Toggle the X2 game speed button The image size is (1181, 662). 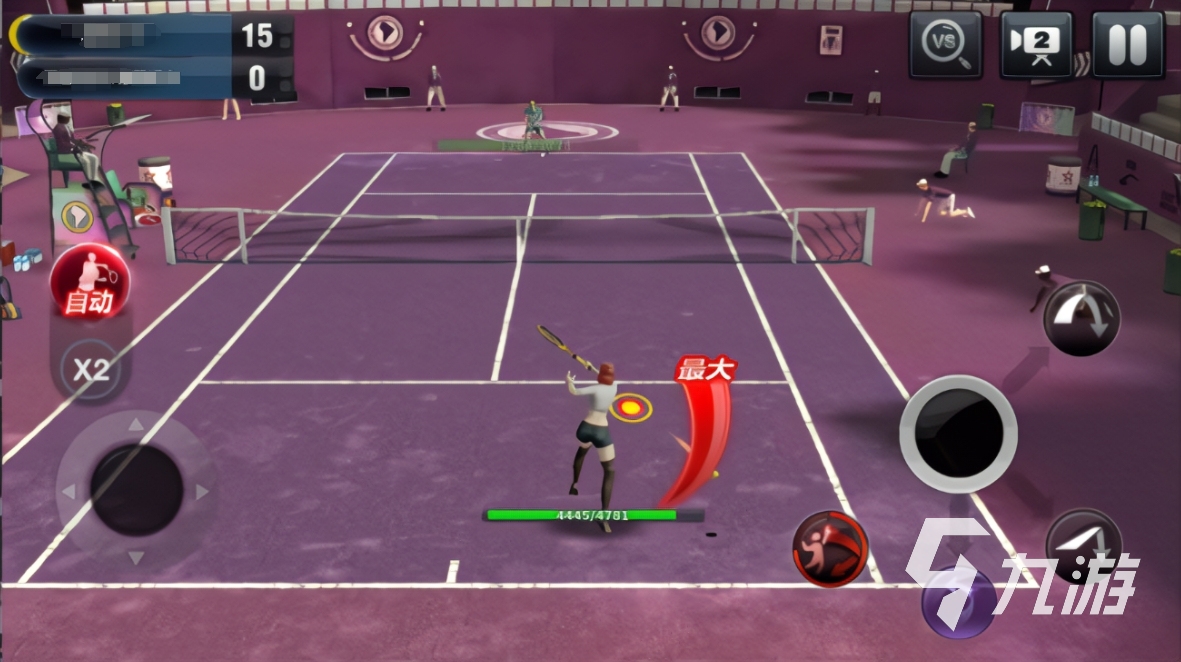point(90,370)
